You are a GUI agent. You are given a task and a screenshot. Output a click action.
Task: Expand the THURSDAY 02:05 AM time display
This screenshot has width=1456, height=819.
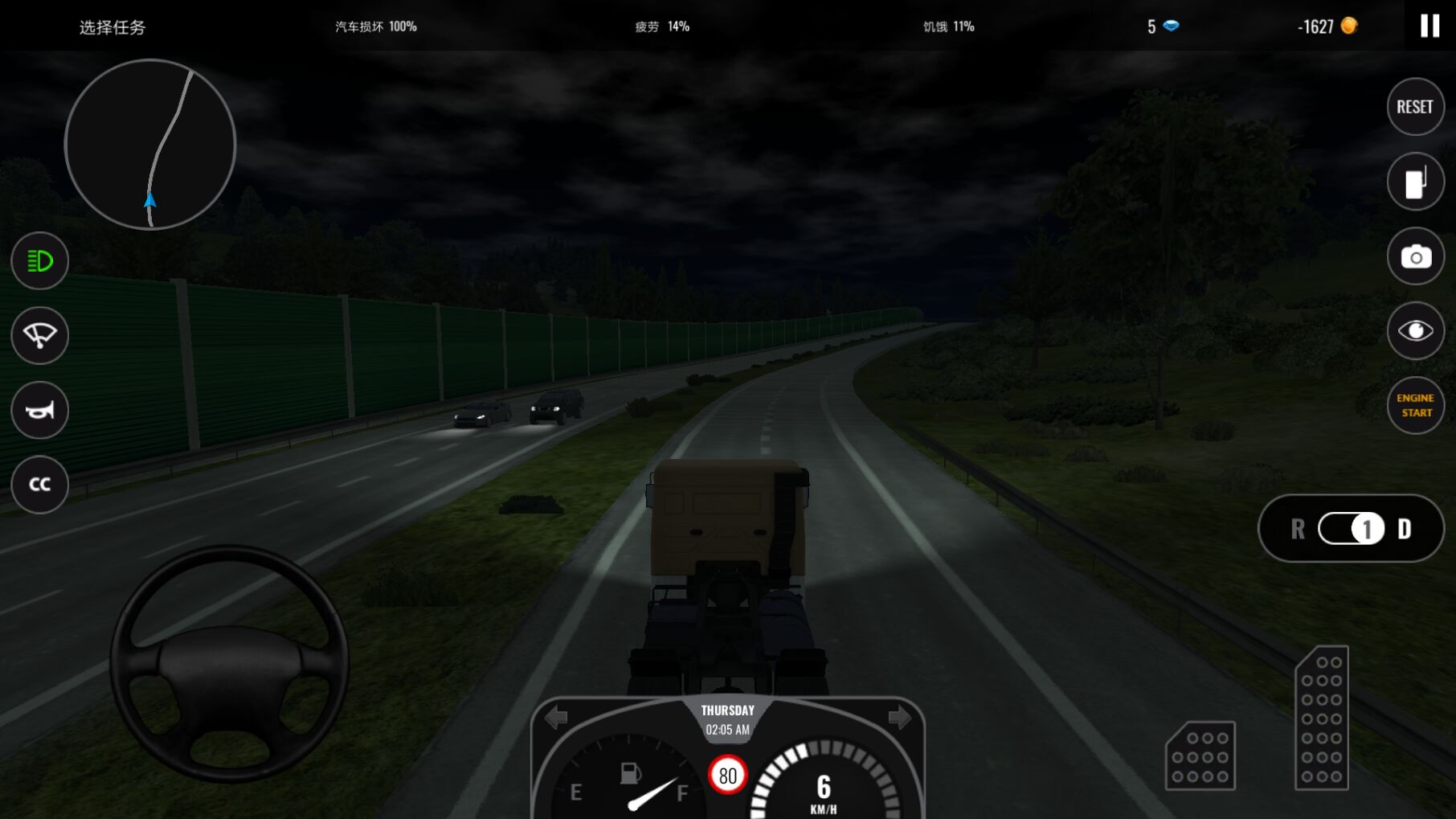click(726, 719)
